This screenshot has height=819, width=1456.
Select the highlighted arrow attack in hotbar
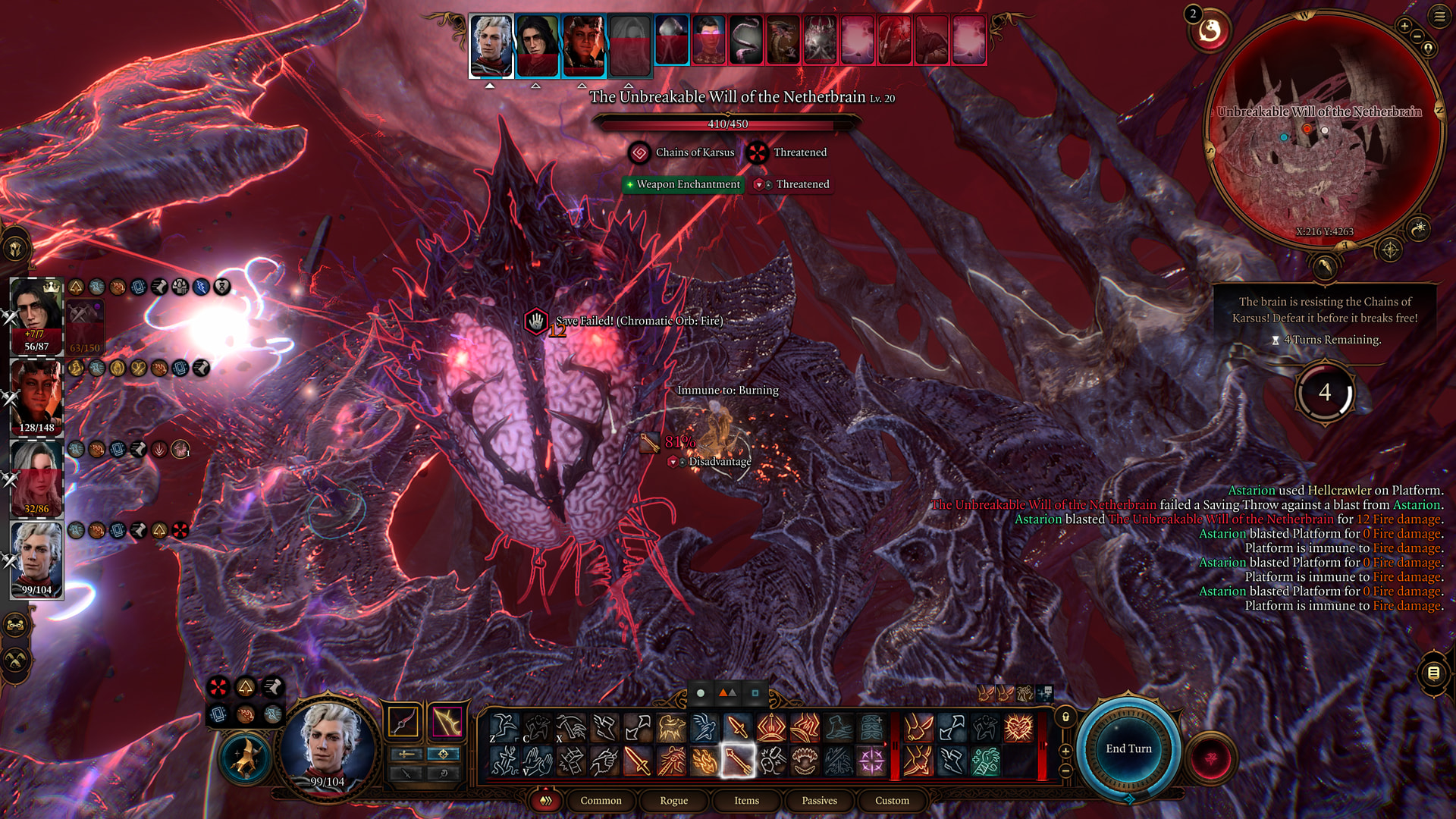point(737,761)
